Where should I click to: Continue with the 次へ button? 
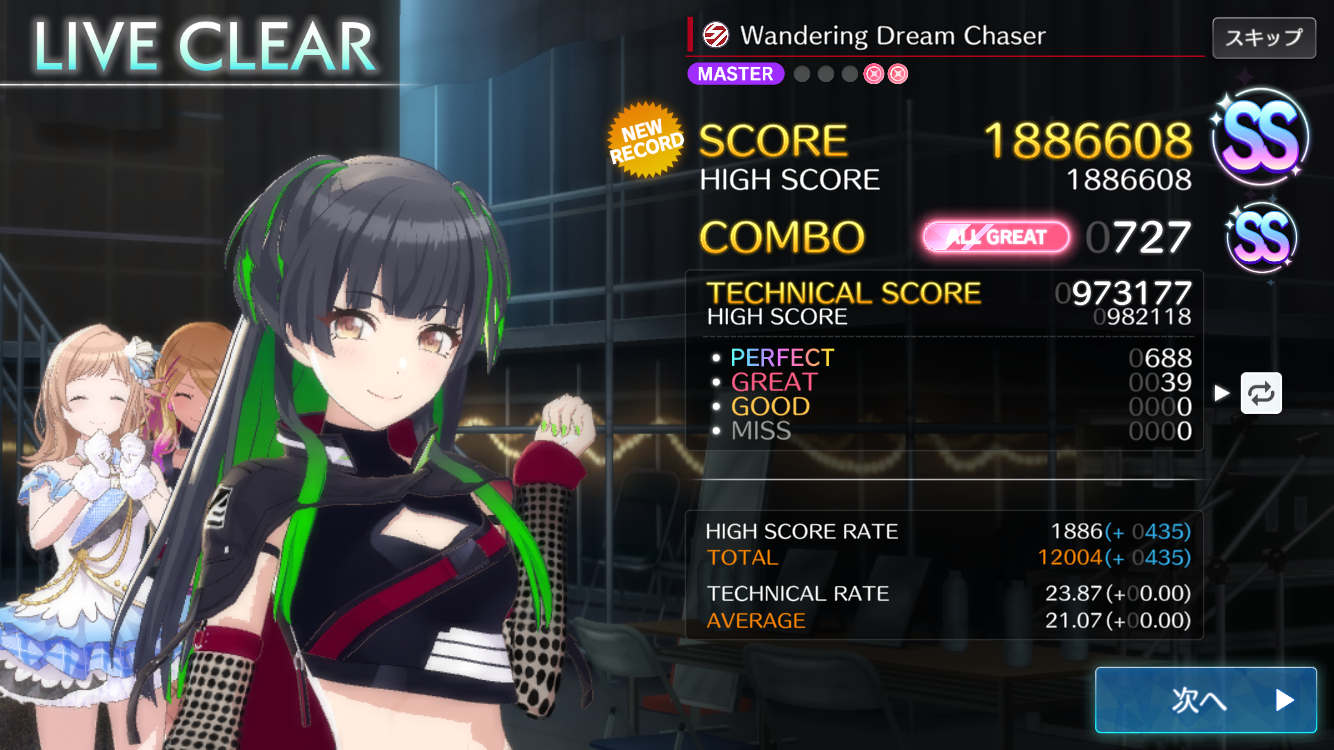pos(1205,700)
